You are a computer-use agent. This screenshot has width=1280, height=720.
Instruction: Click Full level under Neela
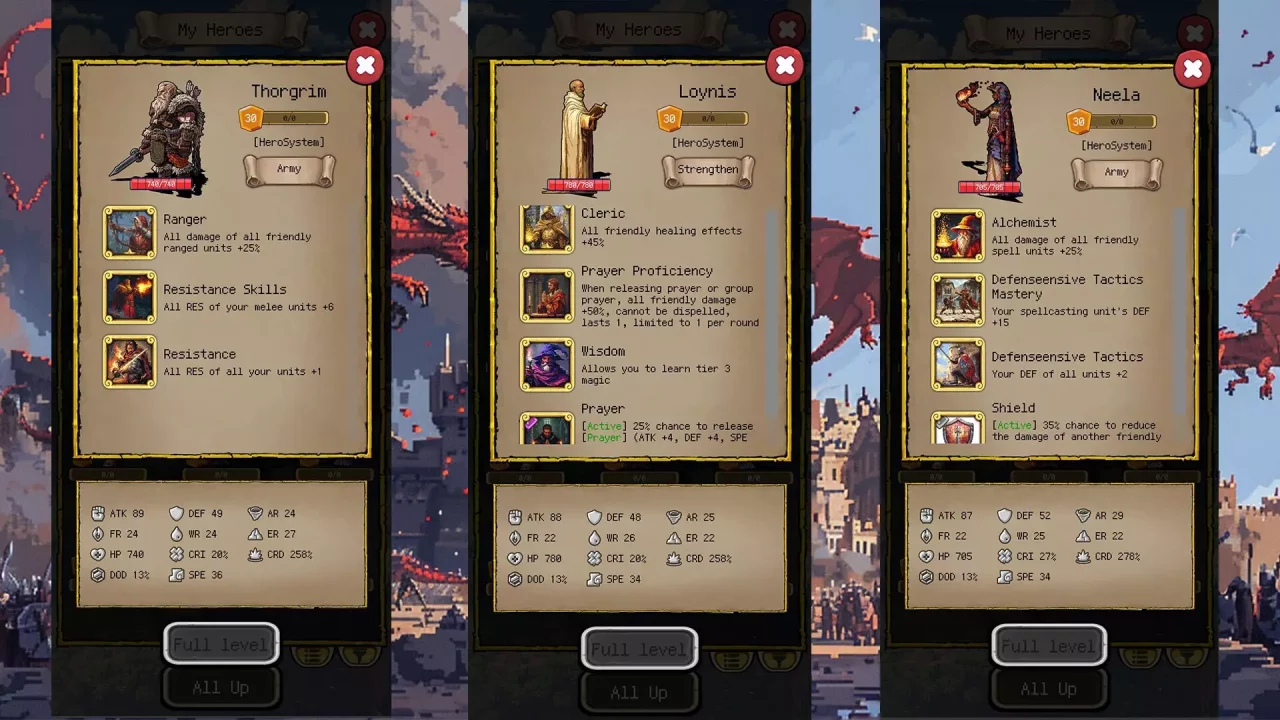pyautogui.click(x=1049, y=645)
